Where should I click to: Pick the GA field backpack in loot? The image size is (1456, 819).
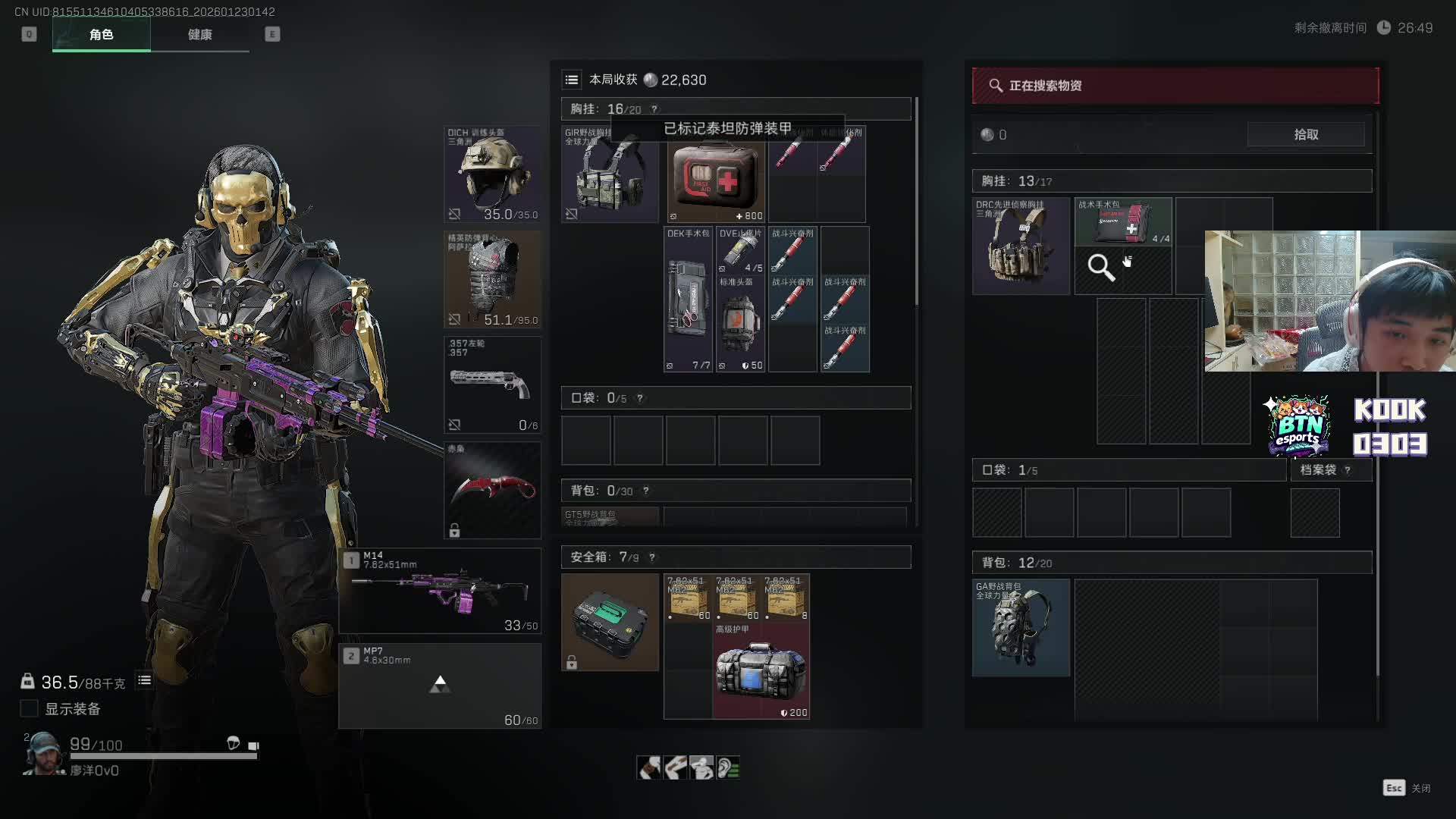coord(1021,628)
